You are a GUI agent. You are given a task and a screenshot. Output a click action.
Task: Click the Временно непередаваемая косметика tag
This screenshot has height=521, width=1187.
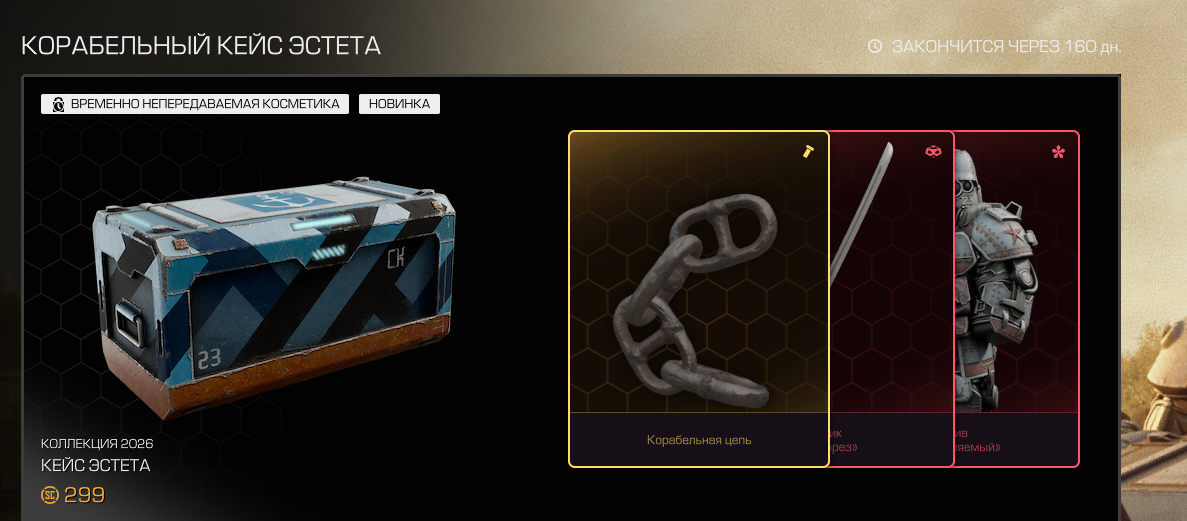tap(195, 104)
